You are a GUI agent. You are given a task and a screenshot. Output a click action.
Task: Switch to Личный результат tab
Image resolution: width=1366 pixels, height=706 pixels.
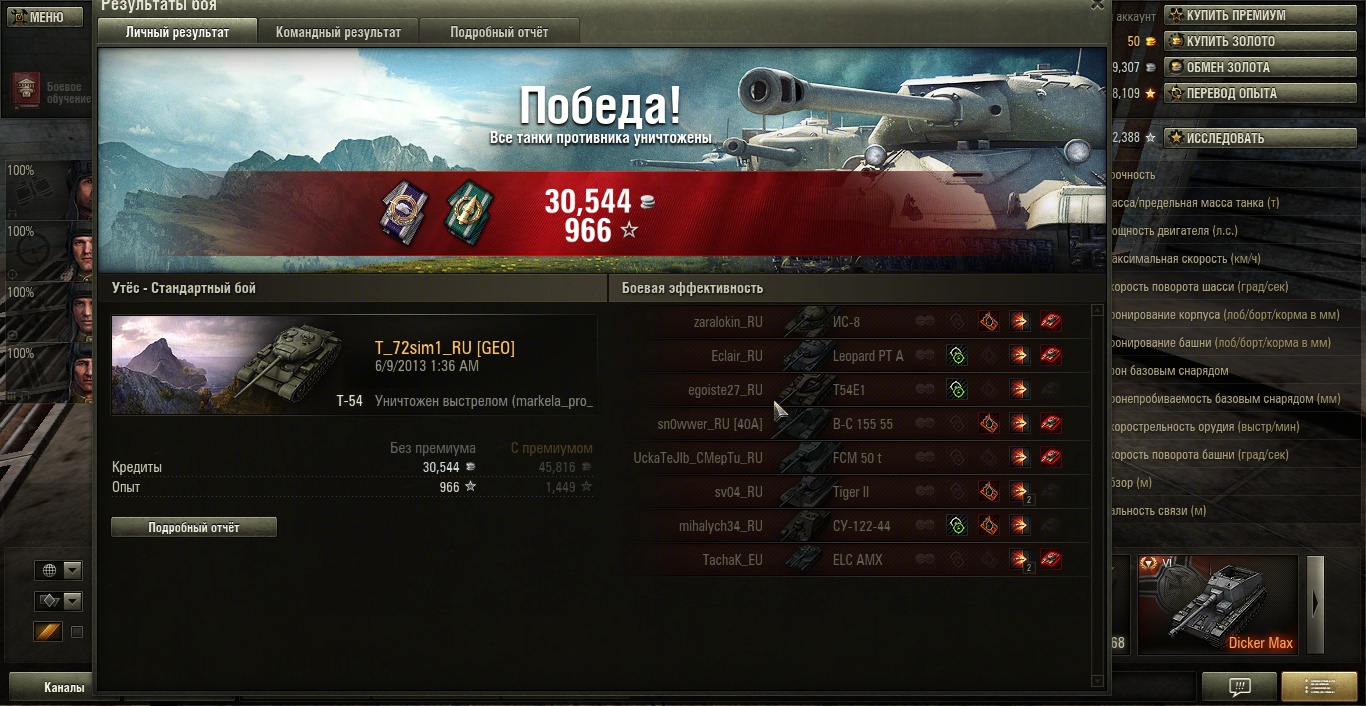pyautogui.click(x=177, y=32)
